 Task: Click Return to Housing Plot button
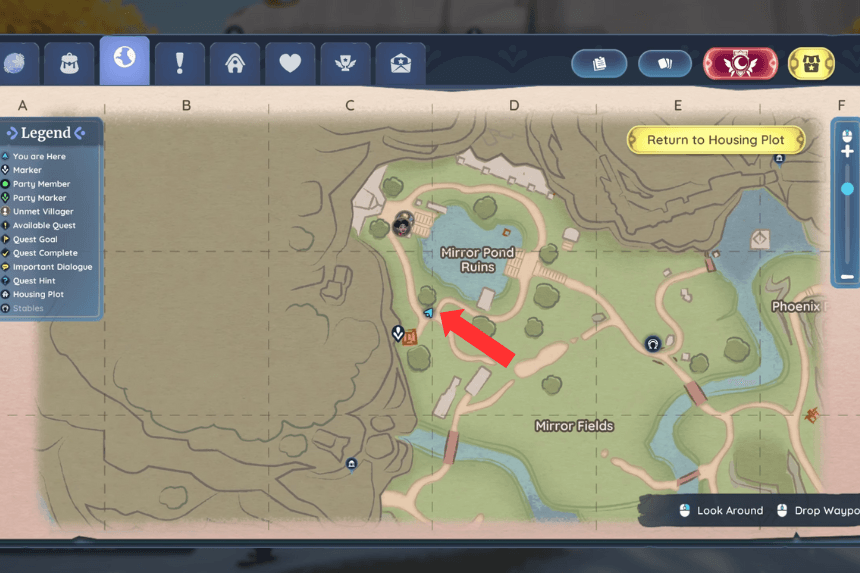click(x=715, y=140)
